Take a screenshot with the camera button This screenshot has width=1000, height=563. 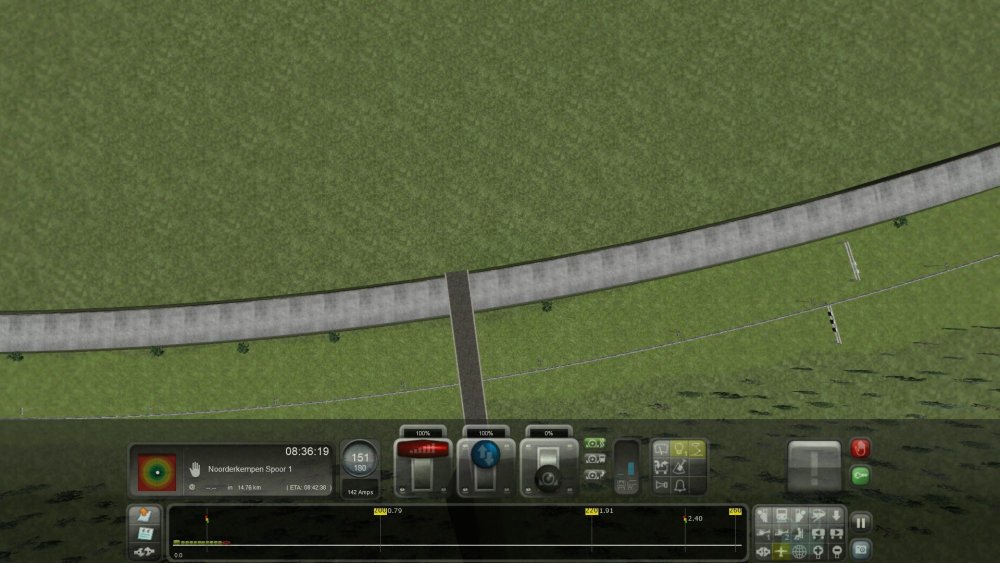860,548
